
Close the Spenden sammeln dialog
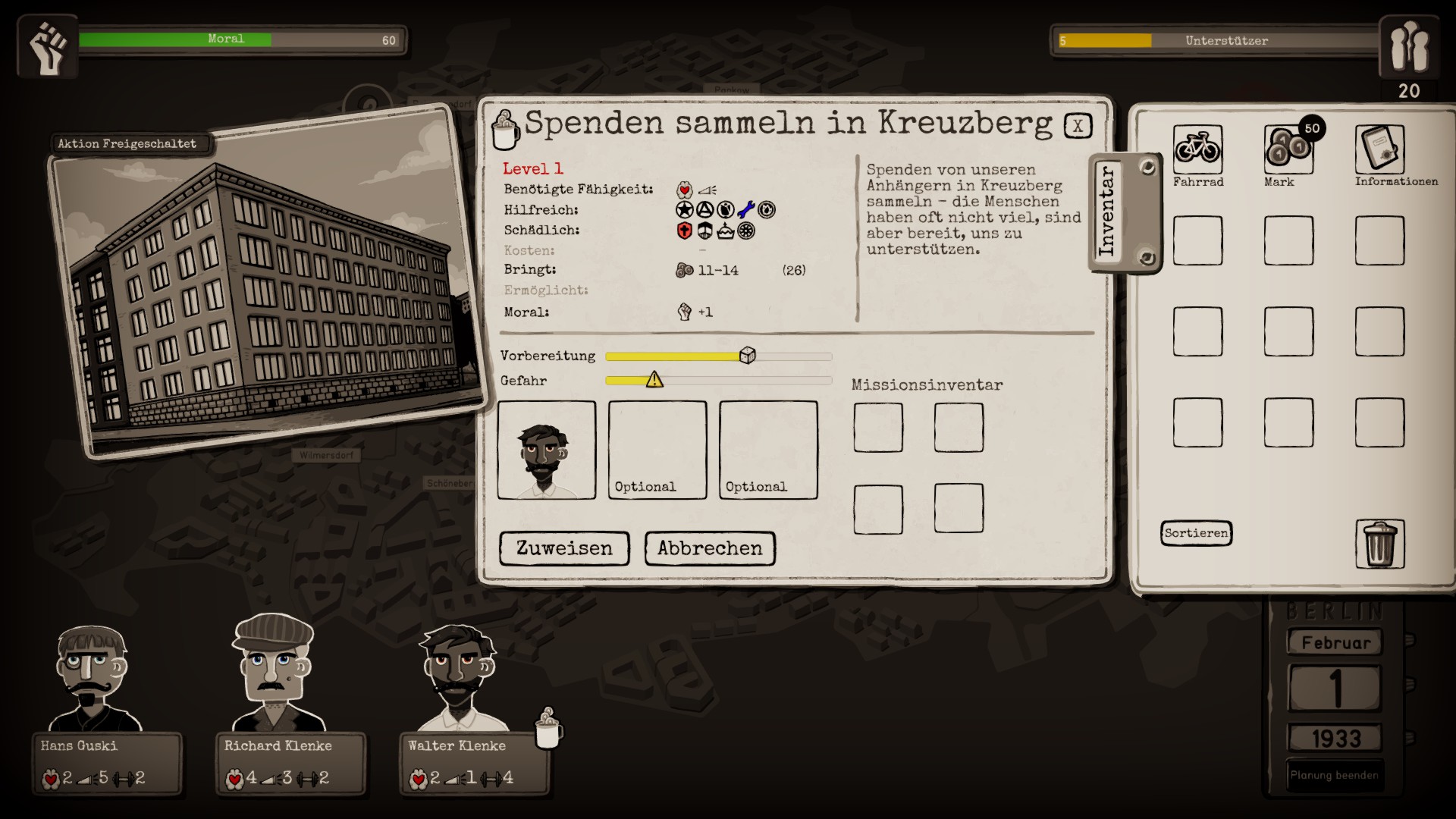click(x=1078, y=126)
